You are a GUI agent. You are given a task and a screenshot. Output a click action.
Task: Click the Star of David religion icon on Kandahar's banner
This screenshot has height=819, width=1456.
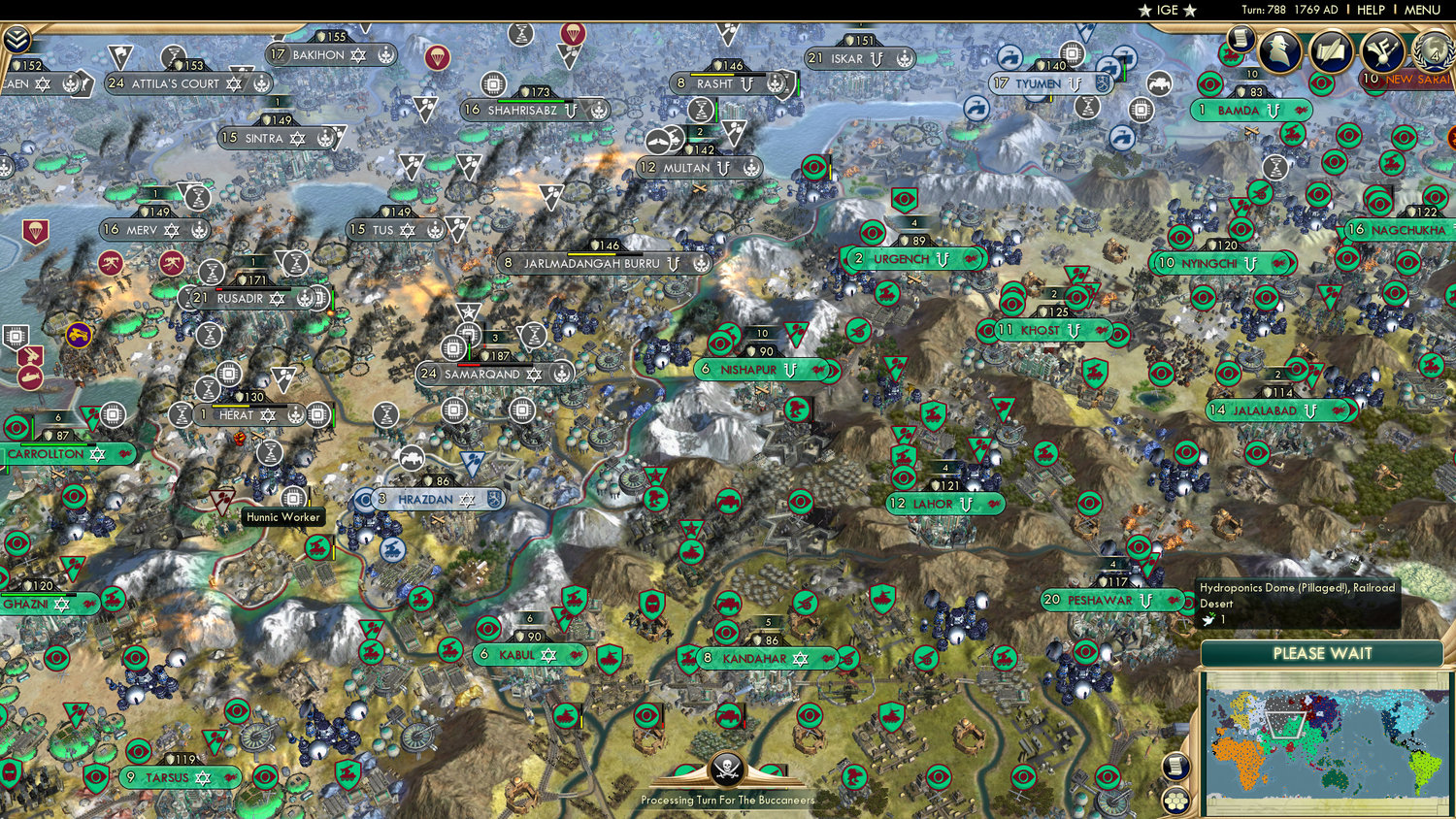[x=799, y=658]
